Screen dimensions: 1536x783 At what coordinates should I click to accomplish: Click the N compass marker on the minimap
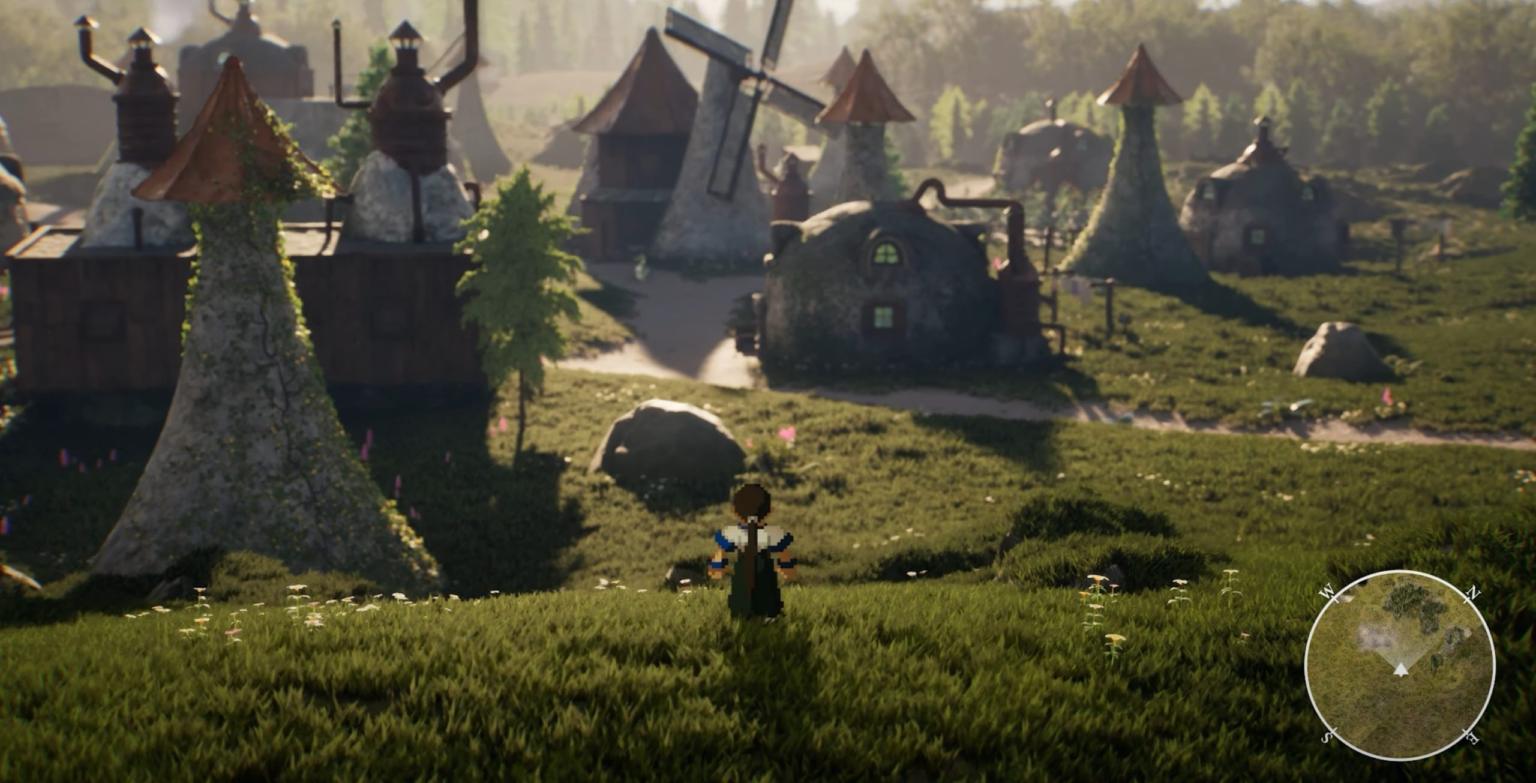point(1473,591)
